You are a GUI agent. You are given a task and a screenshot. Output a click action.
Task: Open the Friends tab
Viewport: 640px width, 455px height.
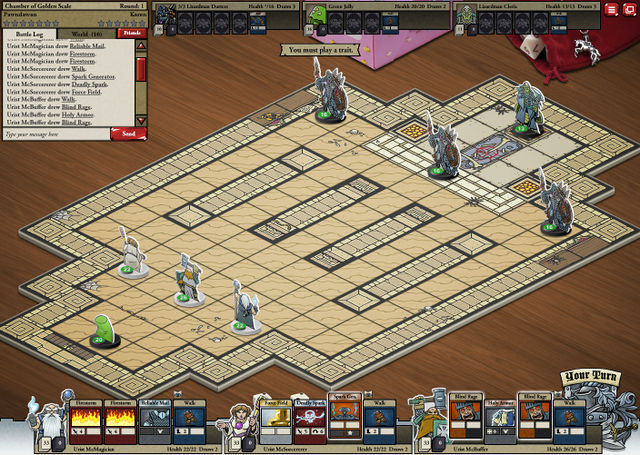pos(131,33)
